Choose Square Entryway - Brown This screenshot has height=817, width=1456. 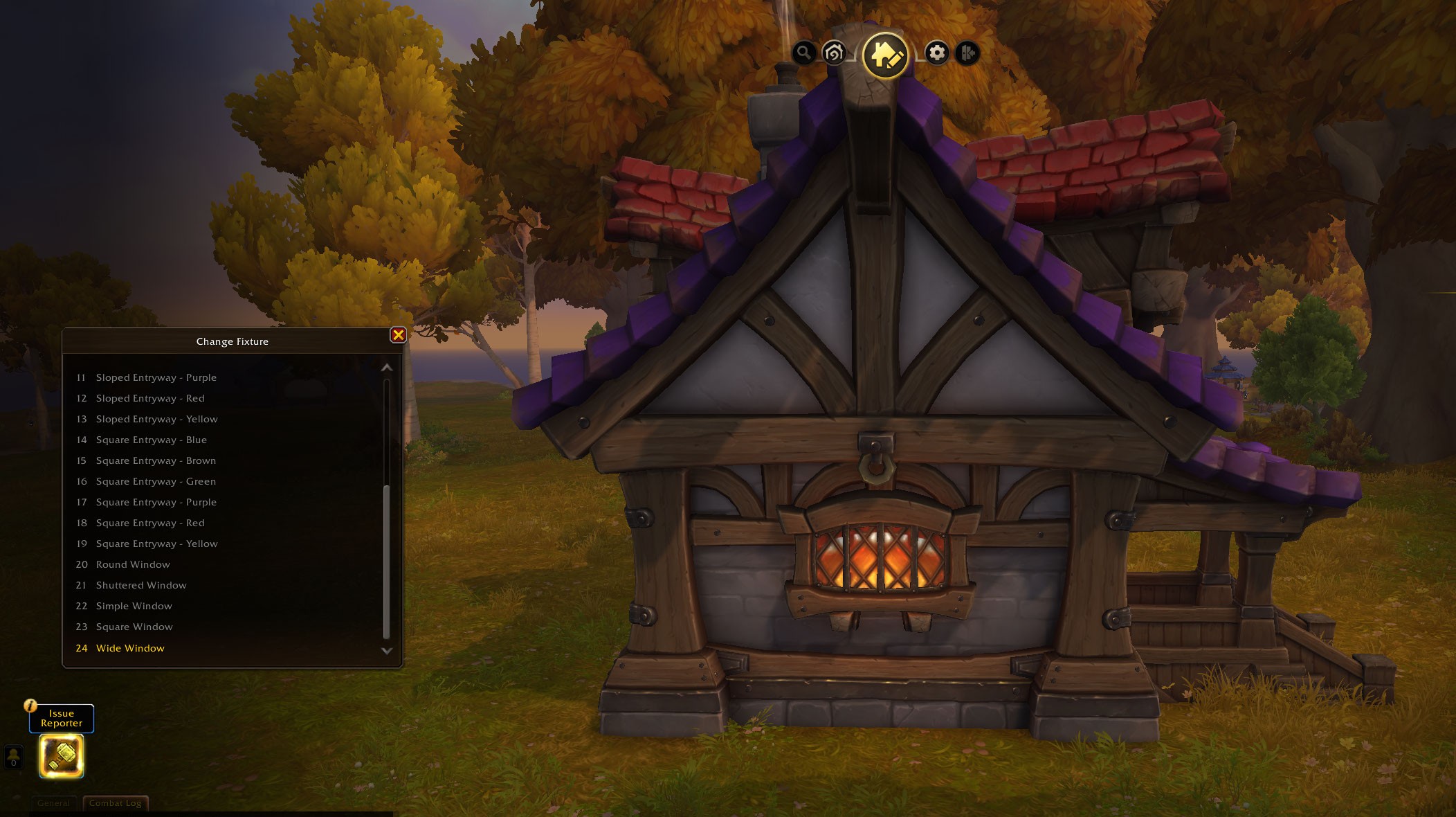[x=156, y=460]
